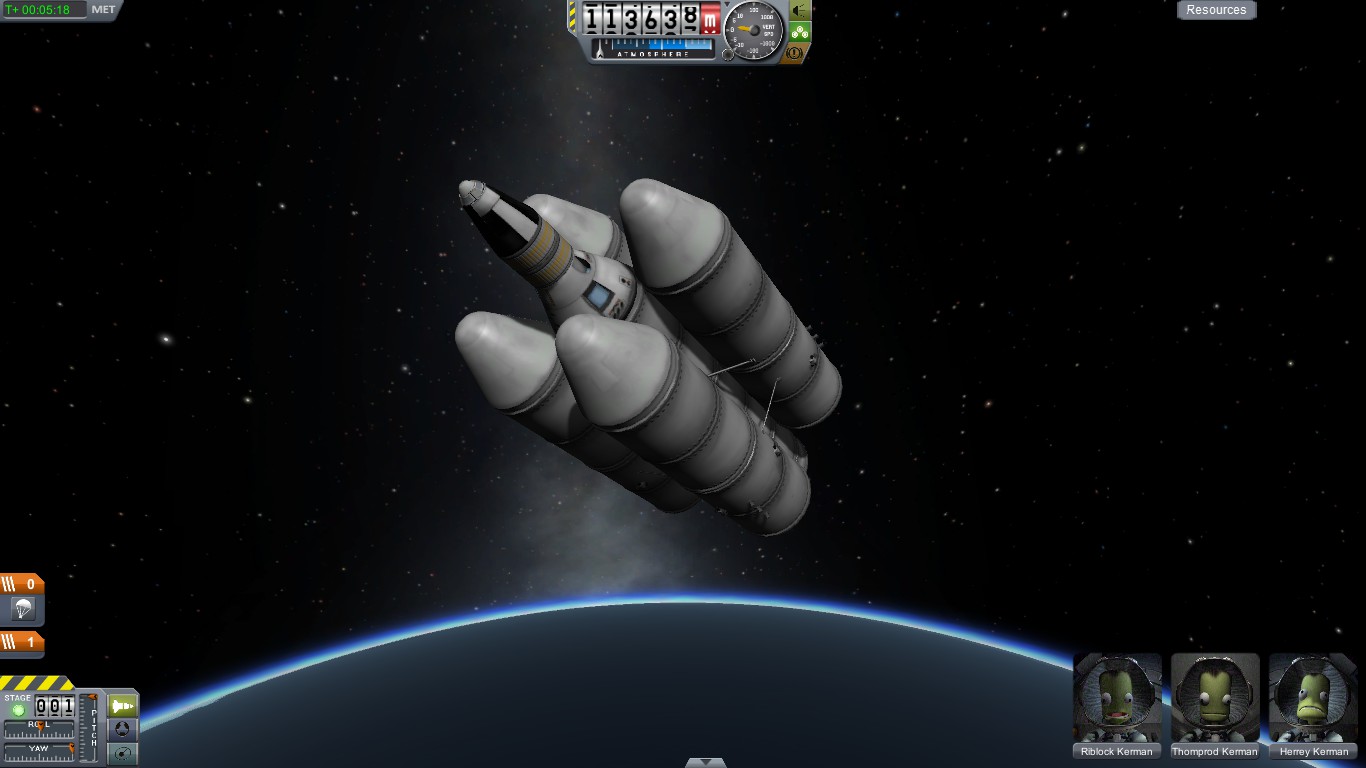1366x768 pixels.
Task: Toggle the MET mission clock mode
Action: 103,10
